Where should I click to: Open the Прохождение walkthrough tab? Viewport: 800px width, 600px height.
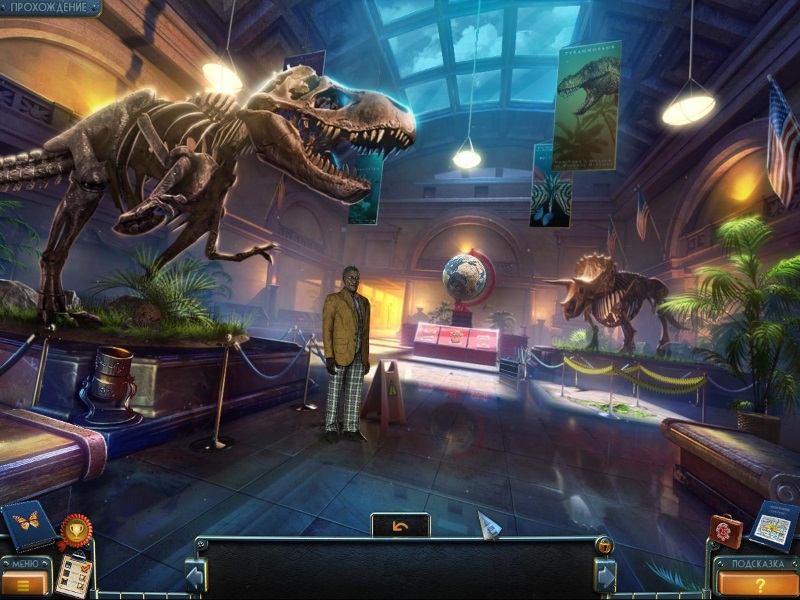(x=50, y=8)
